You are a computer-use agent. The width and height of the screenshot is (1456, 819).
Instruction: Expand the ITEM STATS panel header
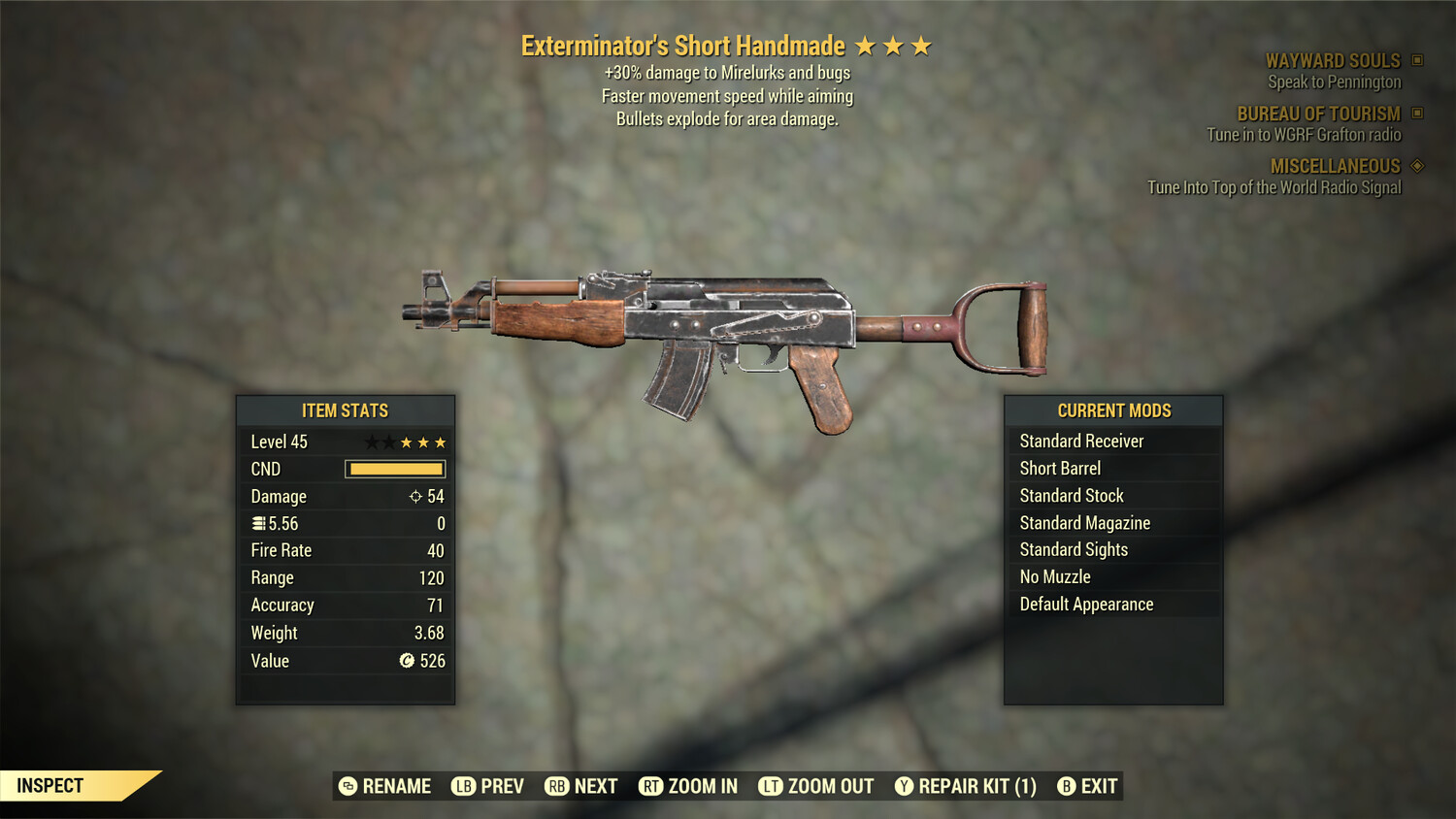click(x=345, y=410)
